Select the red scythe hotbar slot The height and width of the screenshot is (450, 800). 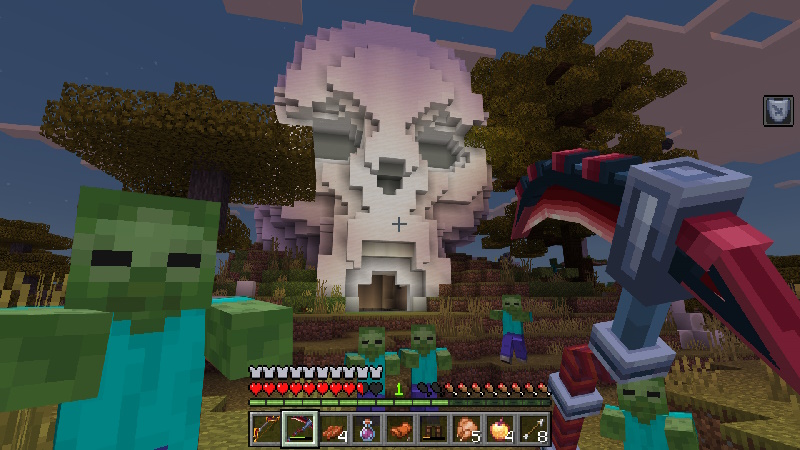pos(299,428)
